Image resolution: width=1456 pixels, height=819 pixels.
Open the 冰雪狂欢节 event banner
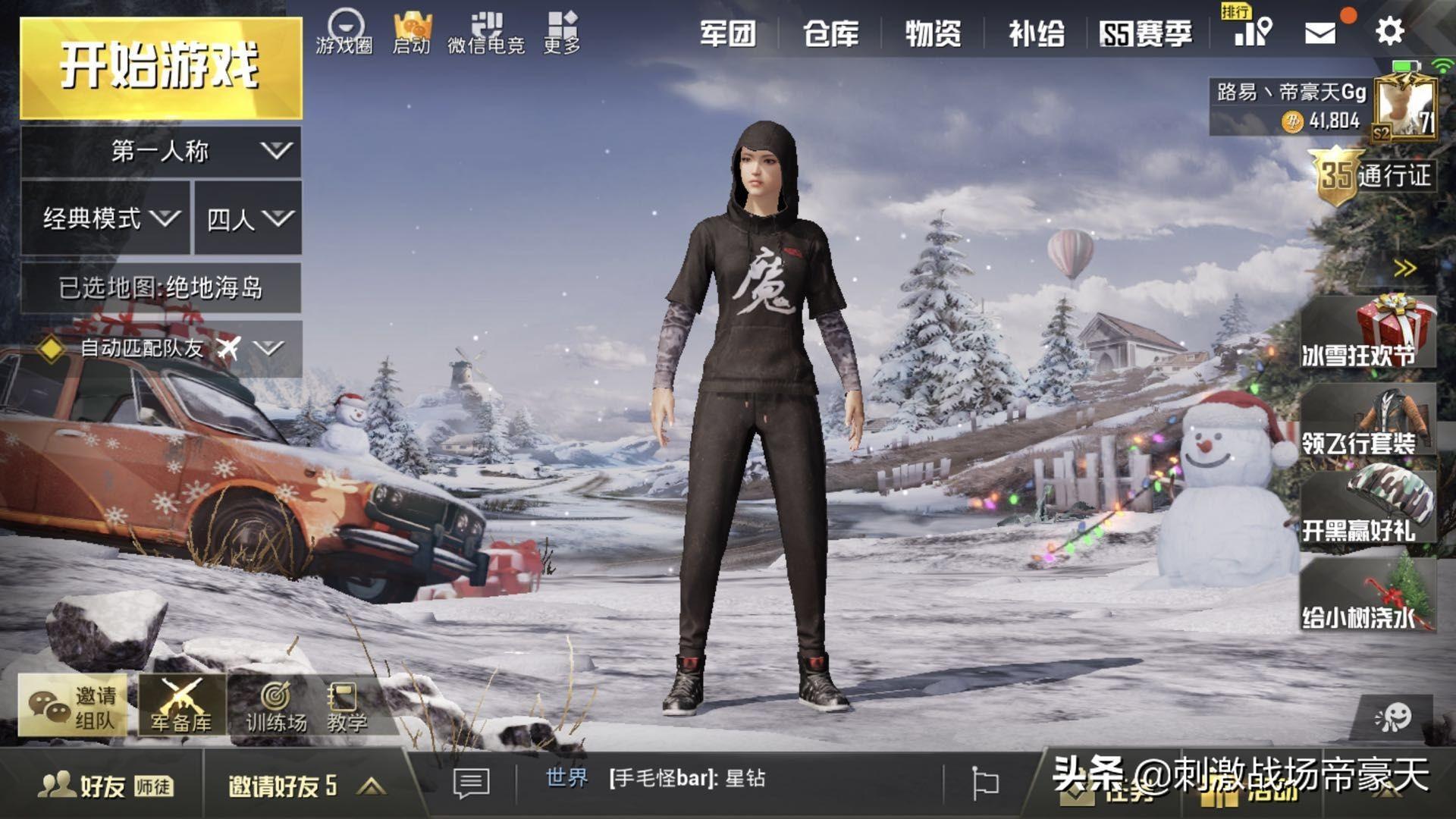[1367, 334]
